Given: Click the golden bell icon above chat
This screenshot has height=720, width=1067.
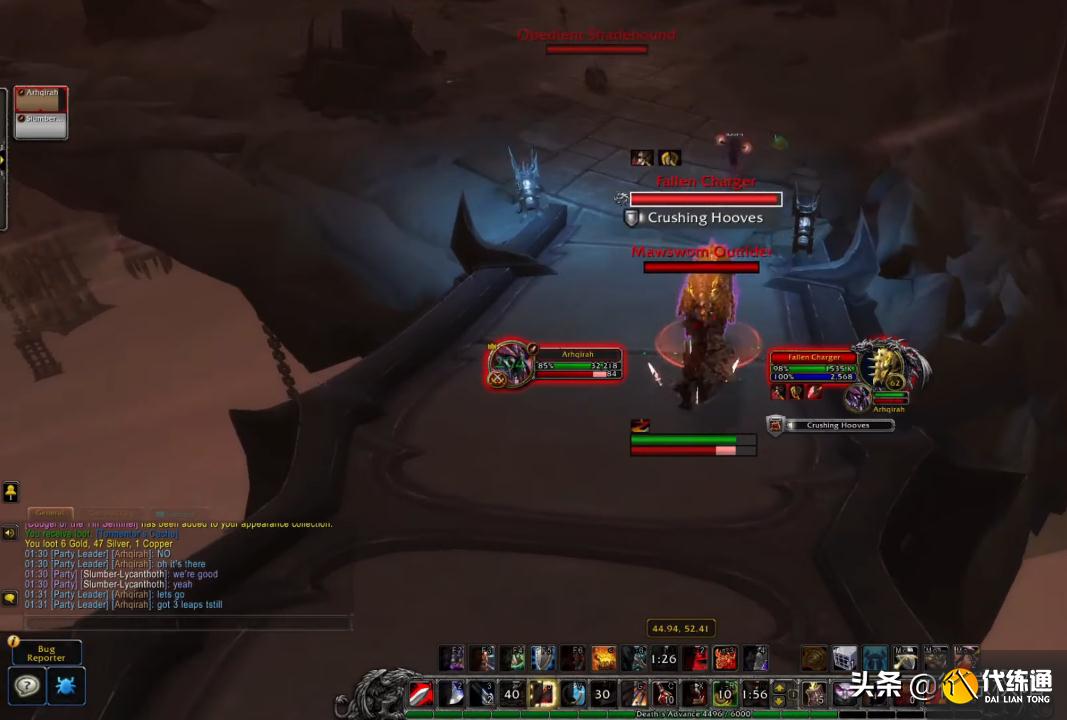Looking at the screenshot, I should pyautogui.click(x=10, y=491).
